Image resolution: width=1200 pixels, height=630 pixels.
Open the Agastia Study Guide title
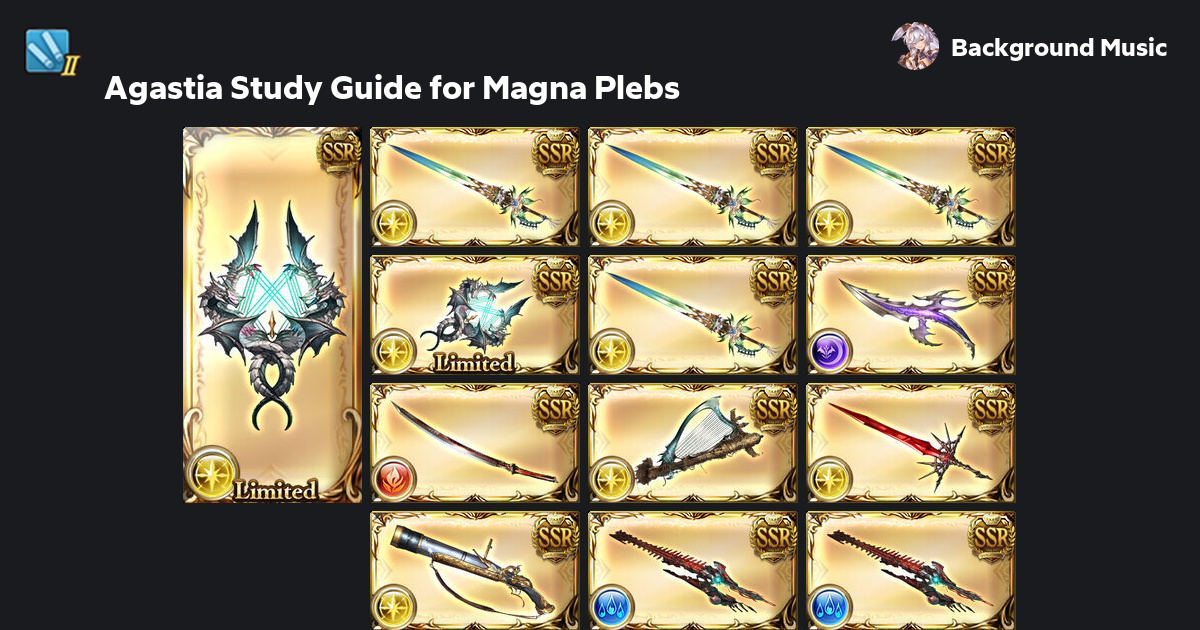pos(392,89)
